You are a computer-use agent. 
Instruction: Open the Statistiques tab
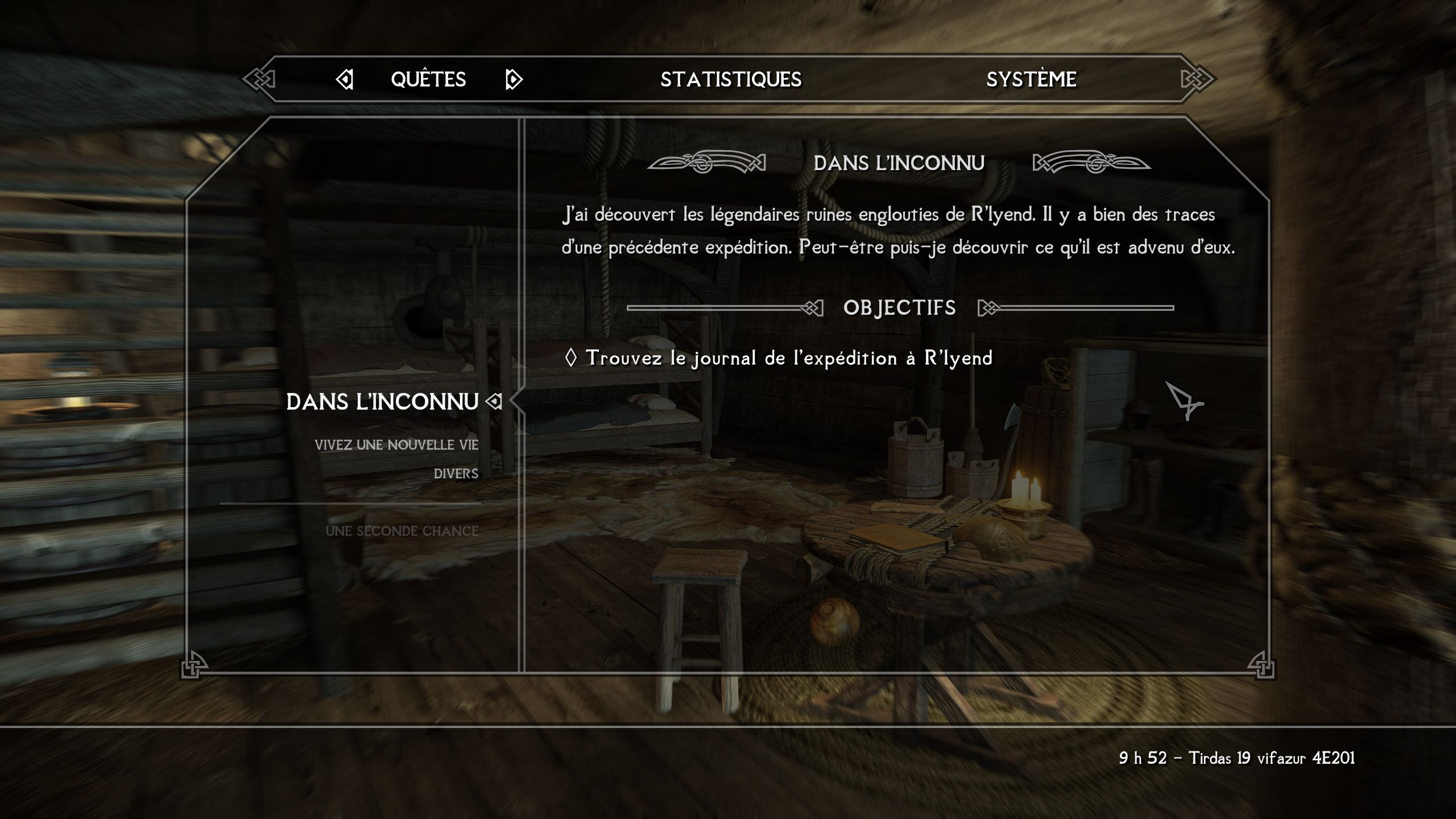point(731,80)
